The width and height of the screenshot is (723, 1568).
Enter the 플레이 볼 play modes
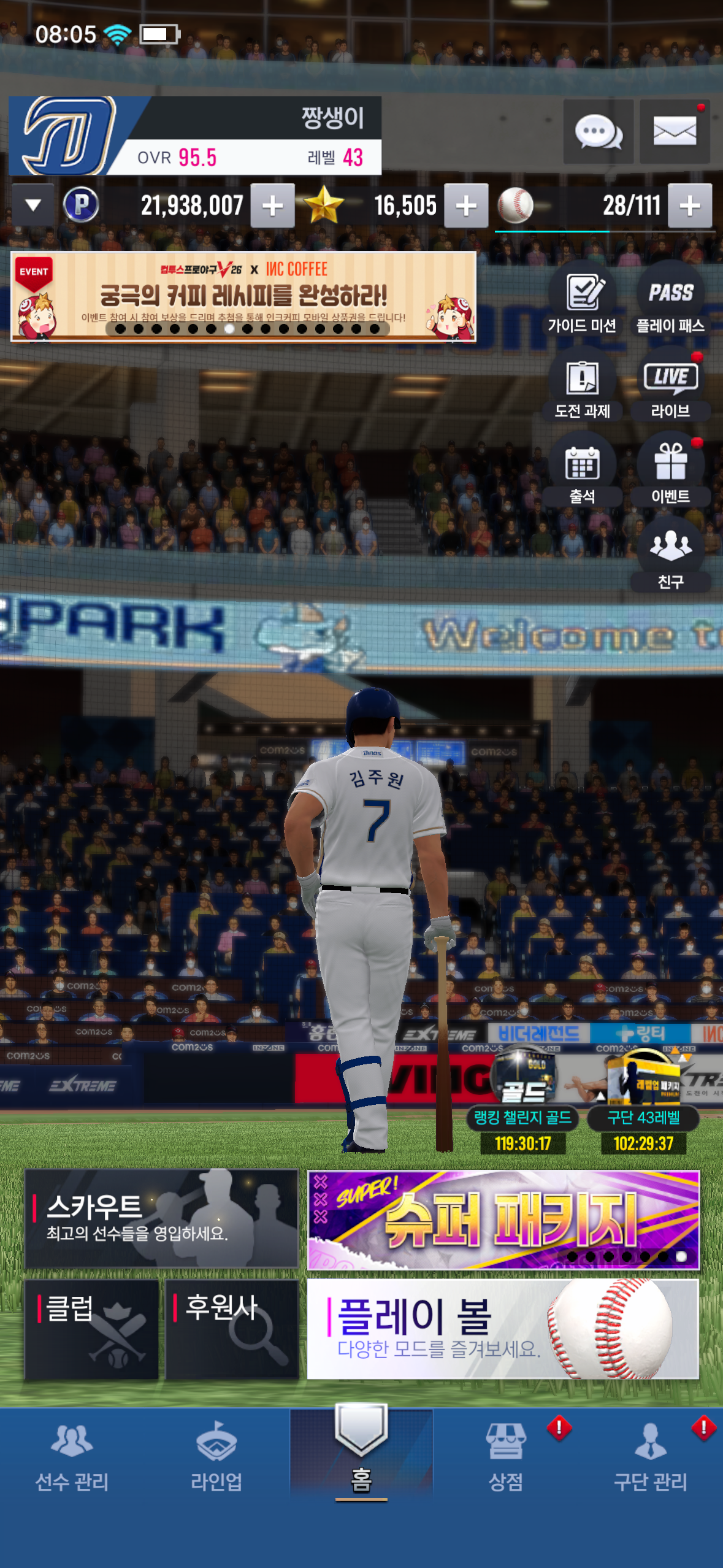pos(503,1329)
